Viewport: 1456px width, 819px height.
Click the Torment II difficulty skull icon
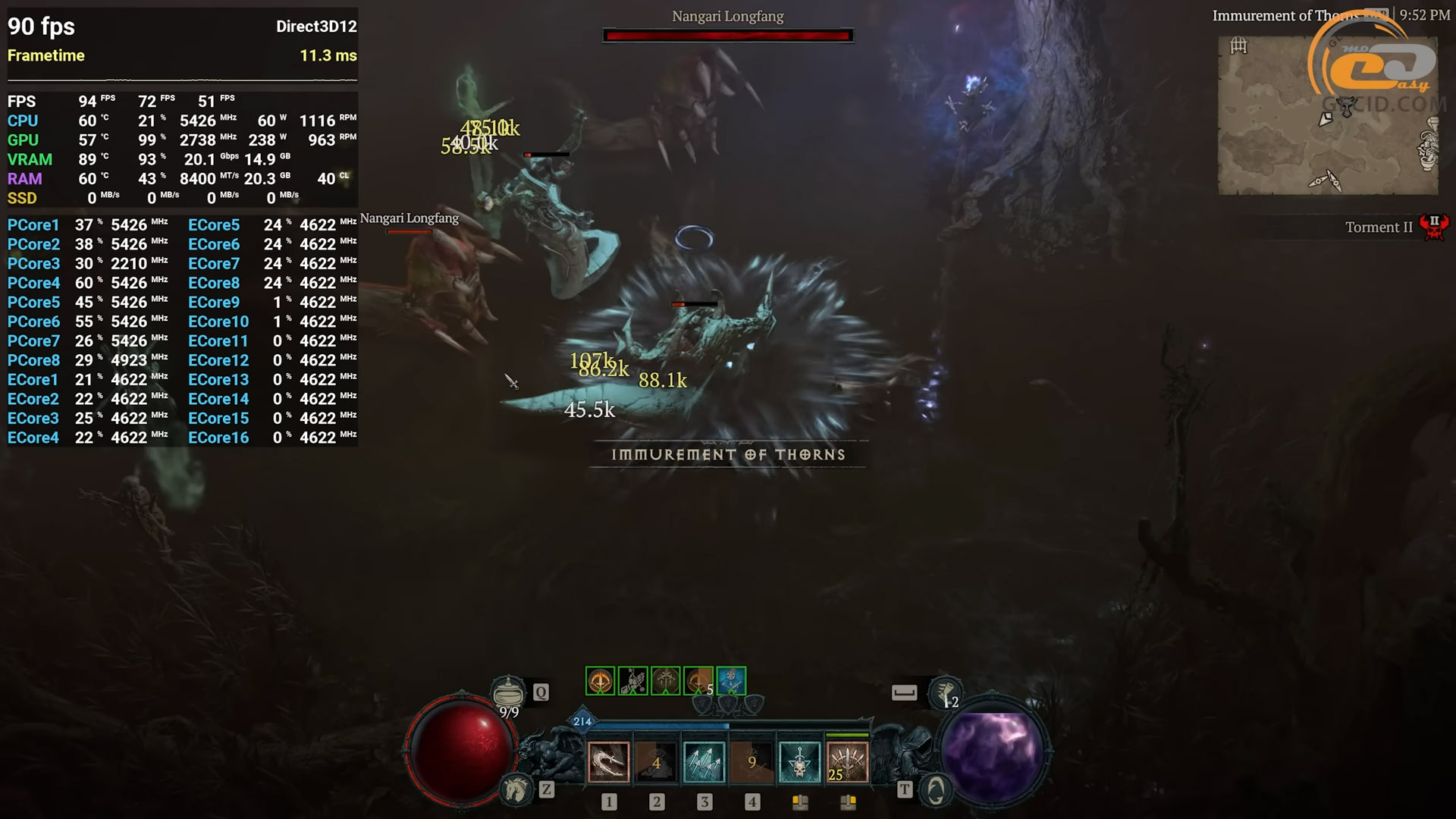coord(1433,227)
